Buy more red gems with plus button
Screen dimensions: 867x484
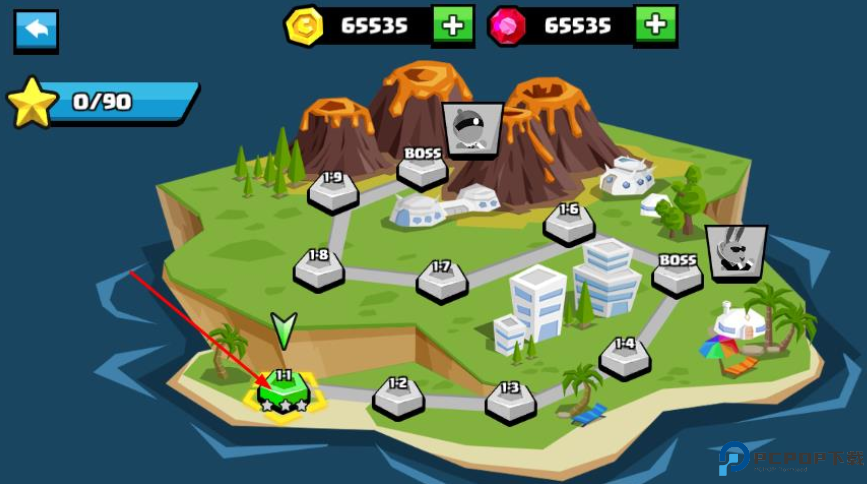(656, 26)
